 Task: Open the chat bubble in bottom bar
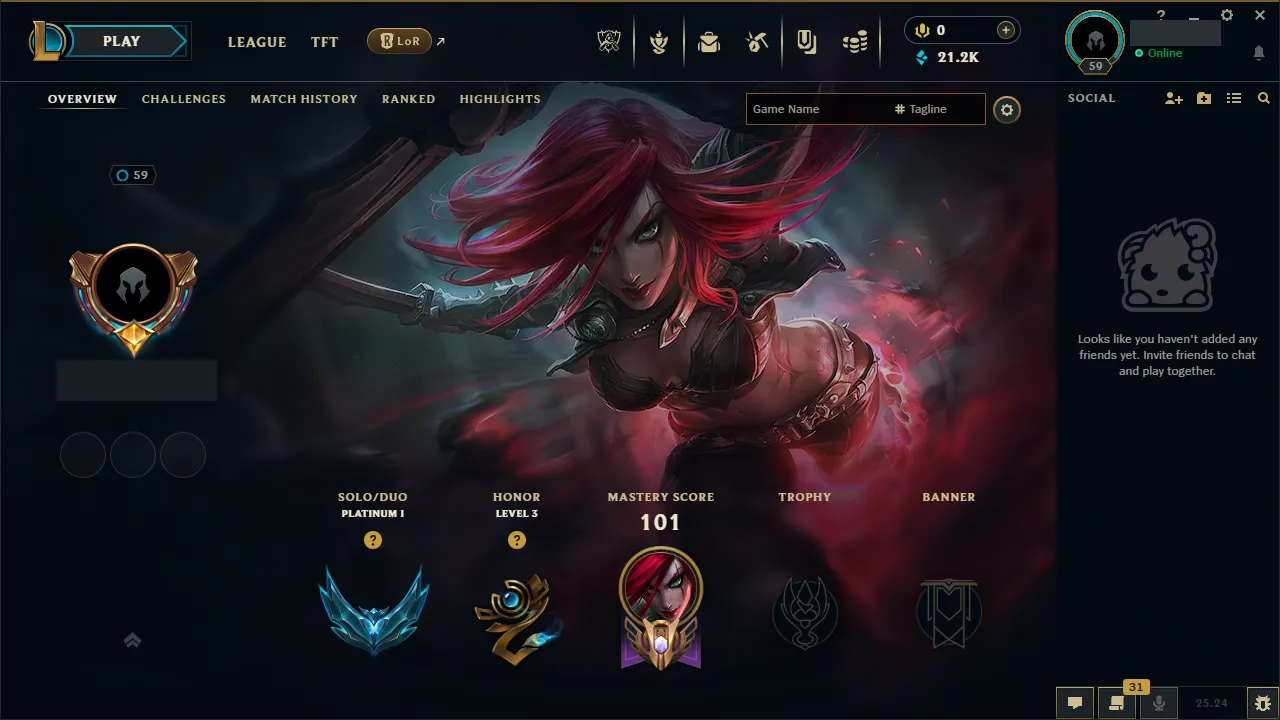click(1075, 703)
